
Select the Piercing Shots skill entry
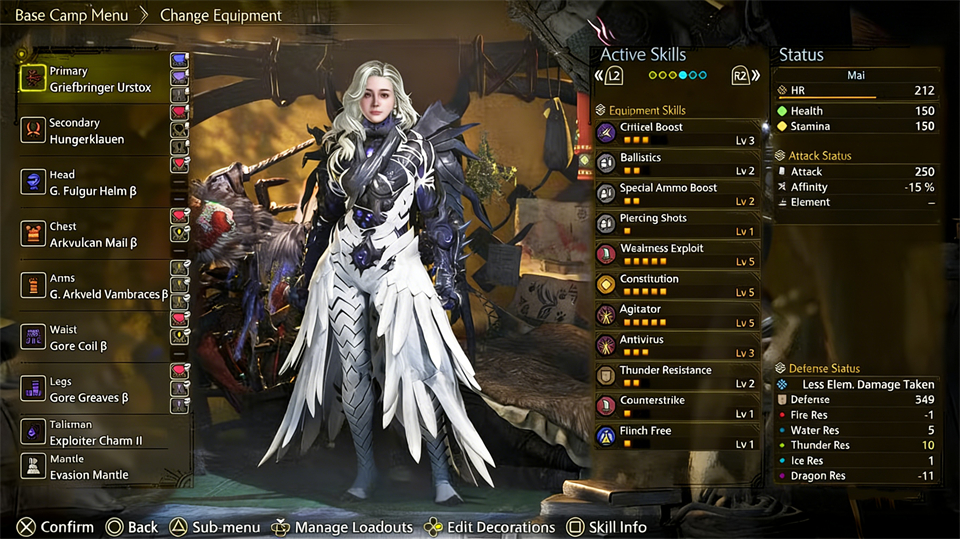(x=677, y=224)
